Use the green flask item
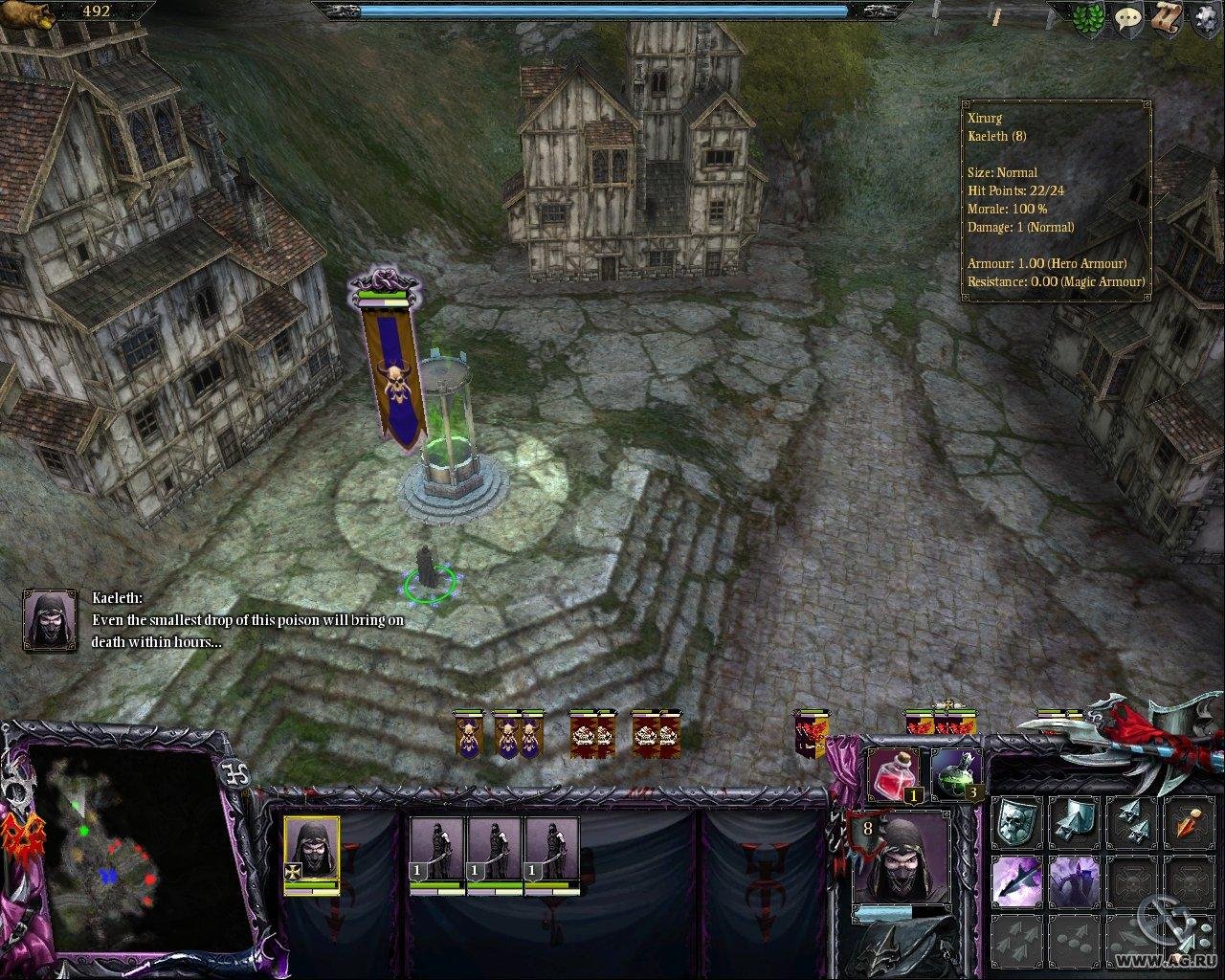This screenshot has height=980, width=1225. coord(953,773)
